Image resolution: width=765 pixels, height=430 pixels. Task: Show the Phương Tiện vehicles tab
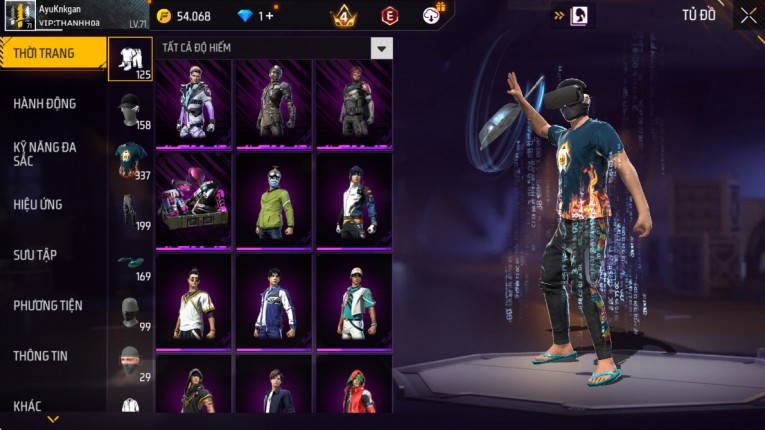coord(48,305)
